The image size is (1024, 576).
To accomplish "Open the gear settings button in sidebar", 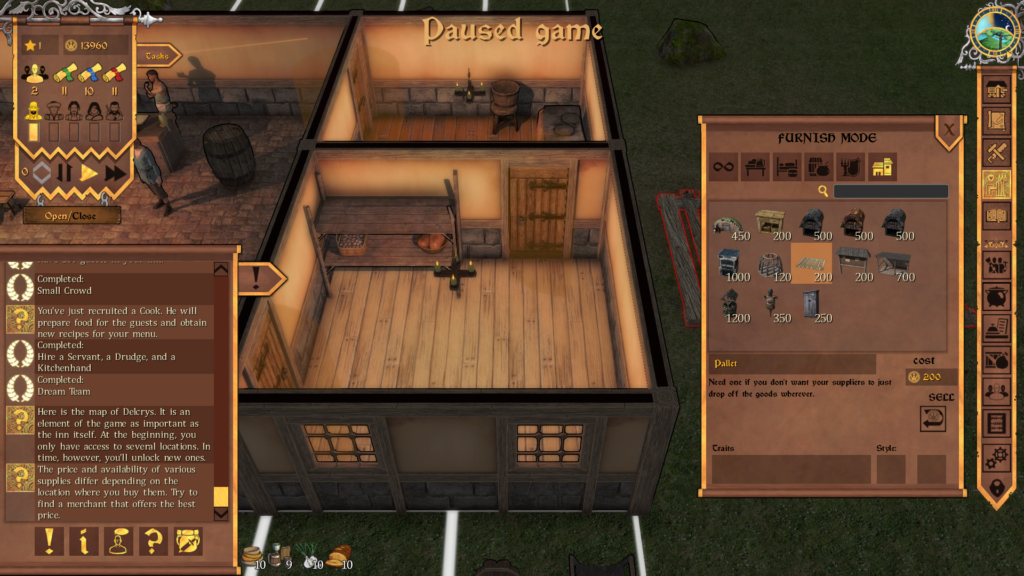I will click(x=996, y=457).
